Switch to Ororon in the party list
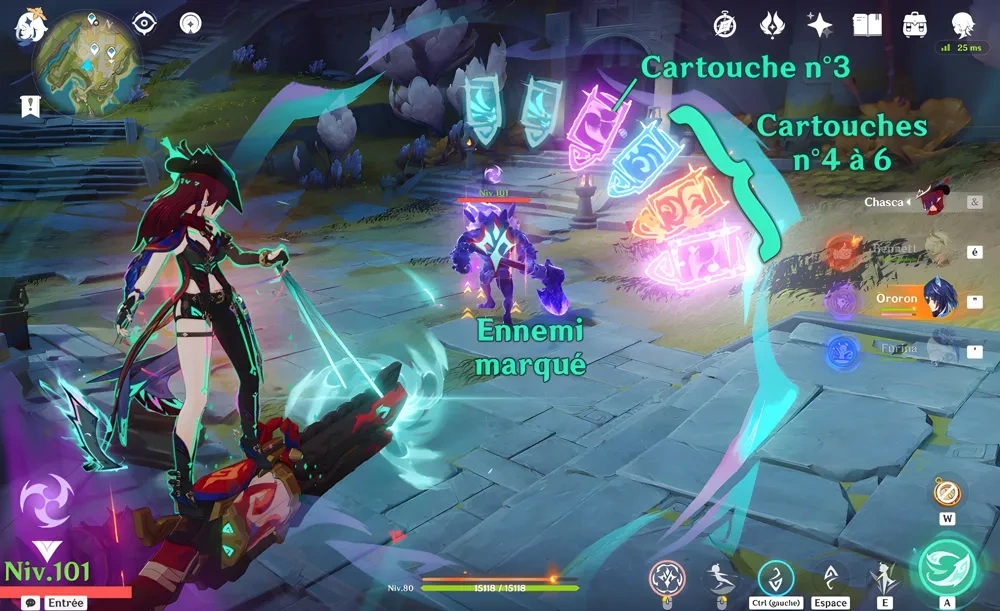This screenshot has width=1000, height=611. tap(935, 299)
